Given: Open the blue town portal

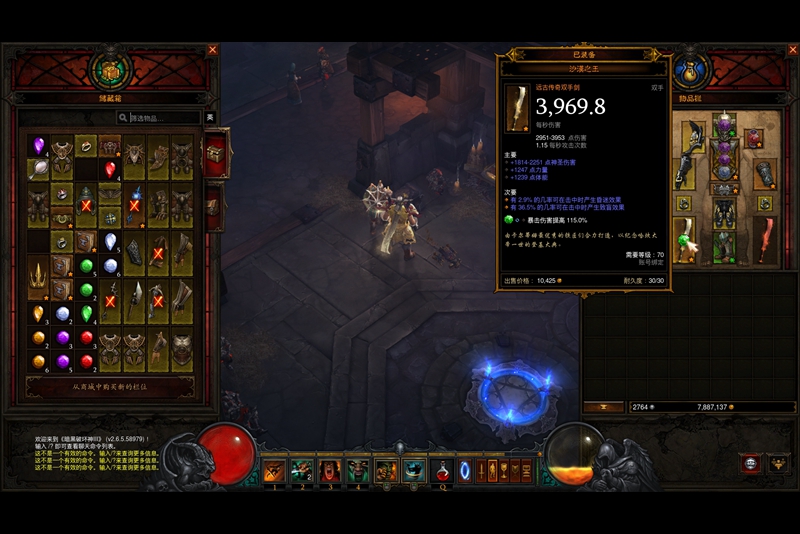Looking at the screenshot, I should 464,470.
